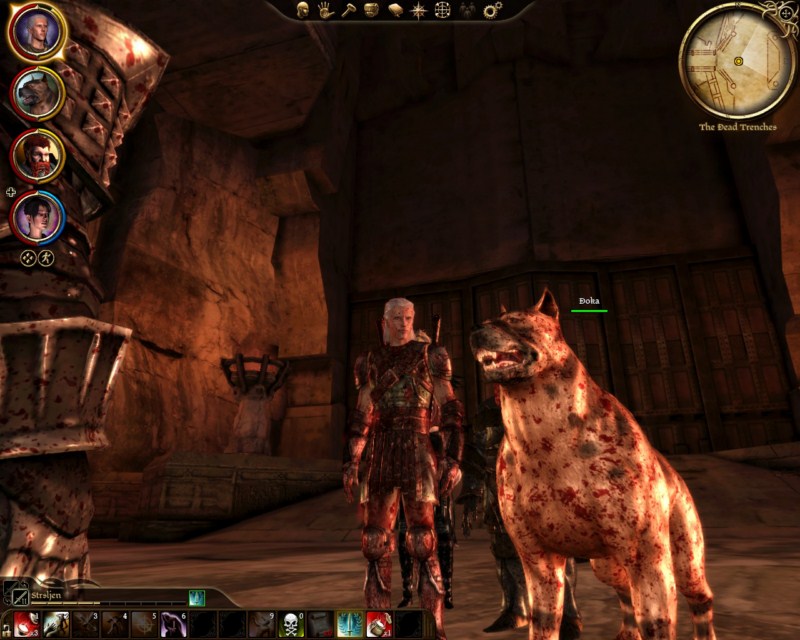Use the skull item in quickbar slot 0
This screenshot has width=800, height=640.
tap(291, 624)
